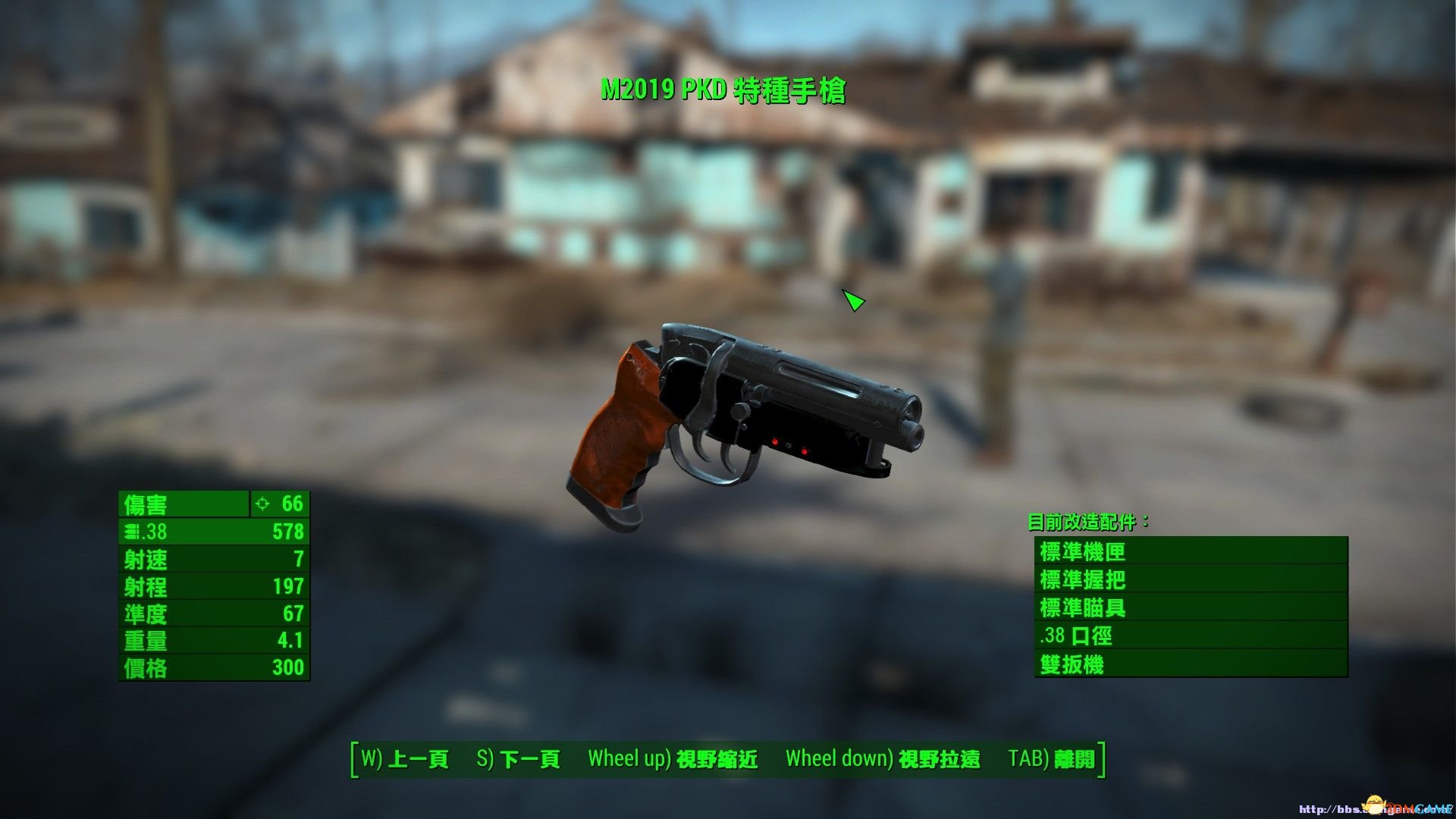
Task: Zoom in with 視野縮近 button
Action: click(x=673, y=759)
